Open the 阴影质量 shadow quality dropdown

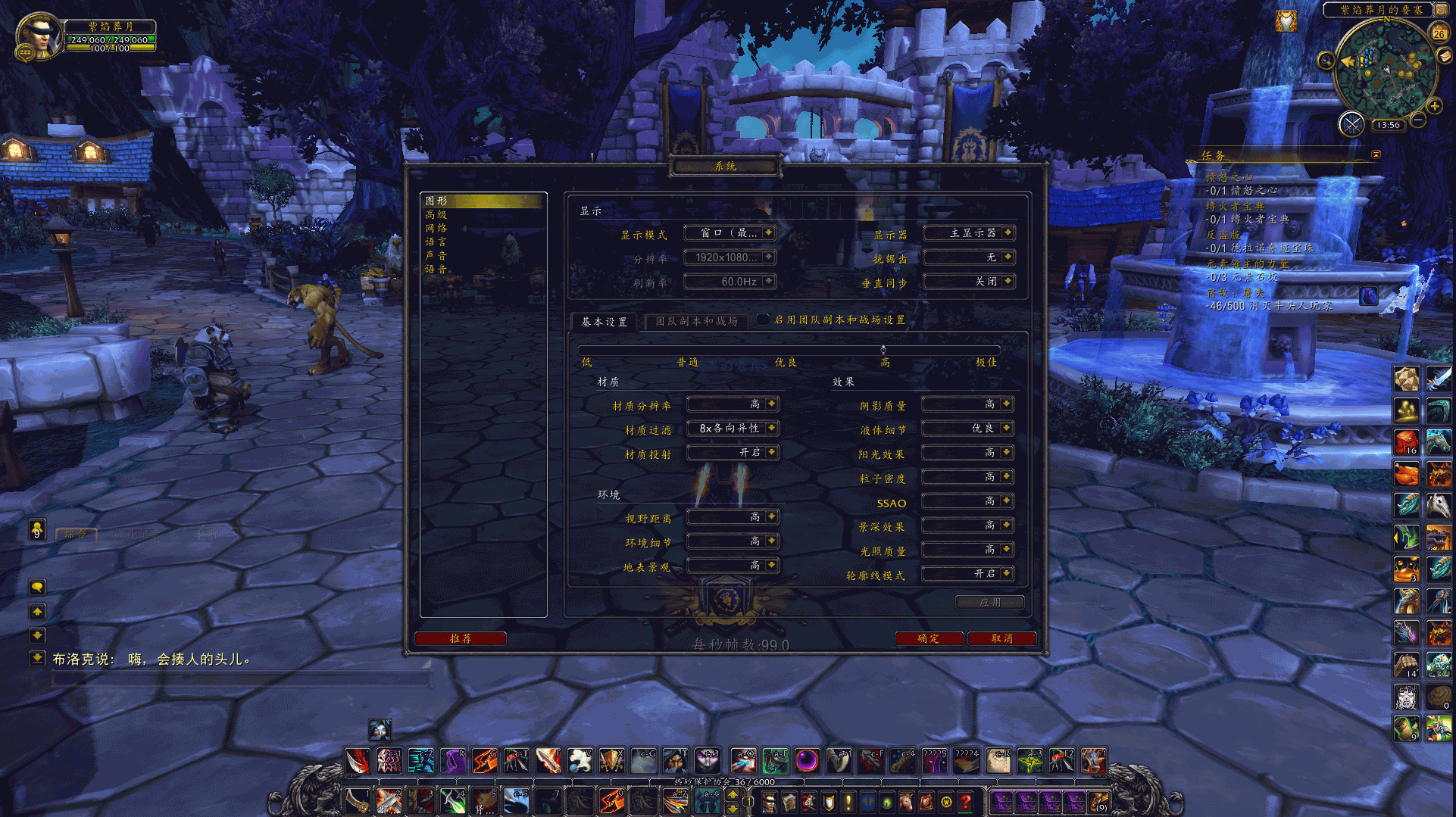(x=967, y=404)
